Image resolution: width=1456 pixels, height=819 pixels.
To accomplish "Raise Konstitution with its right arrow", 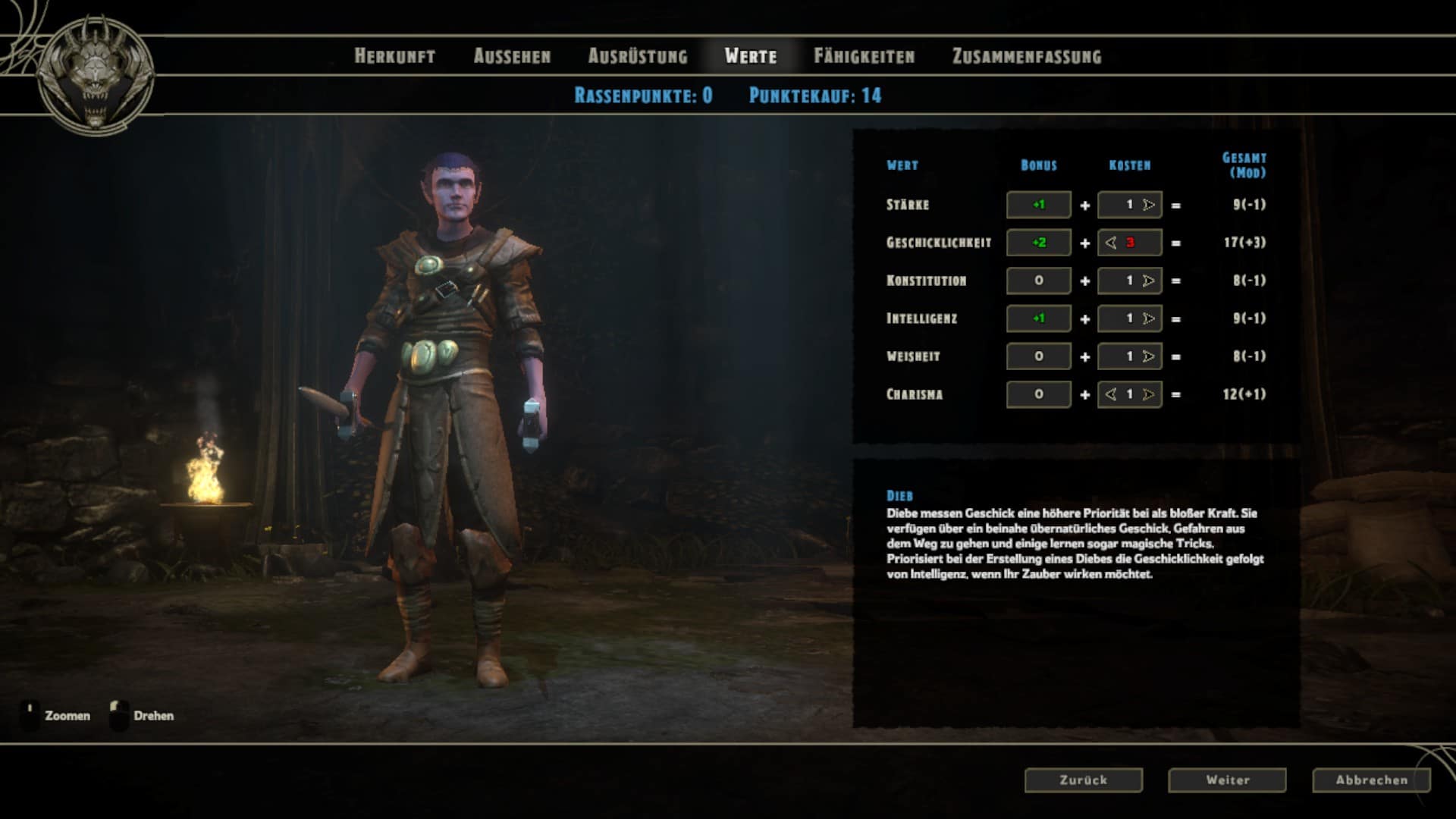I will 1149,281.
